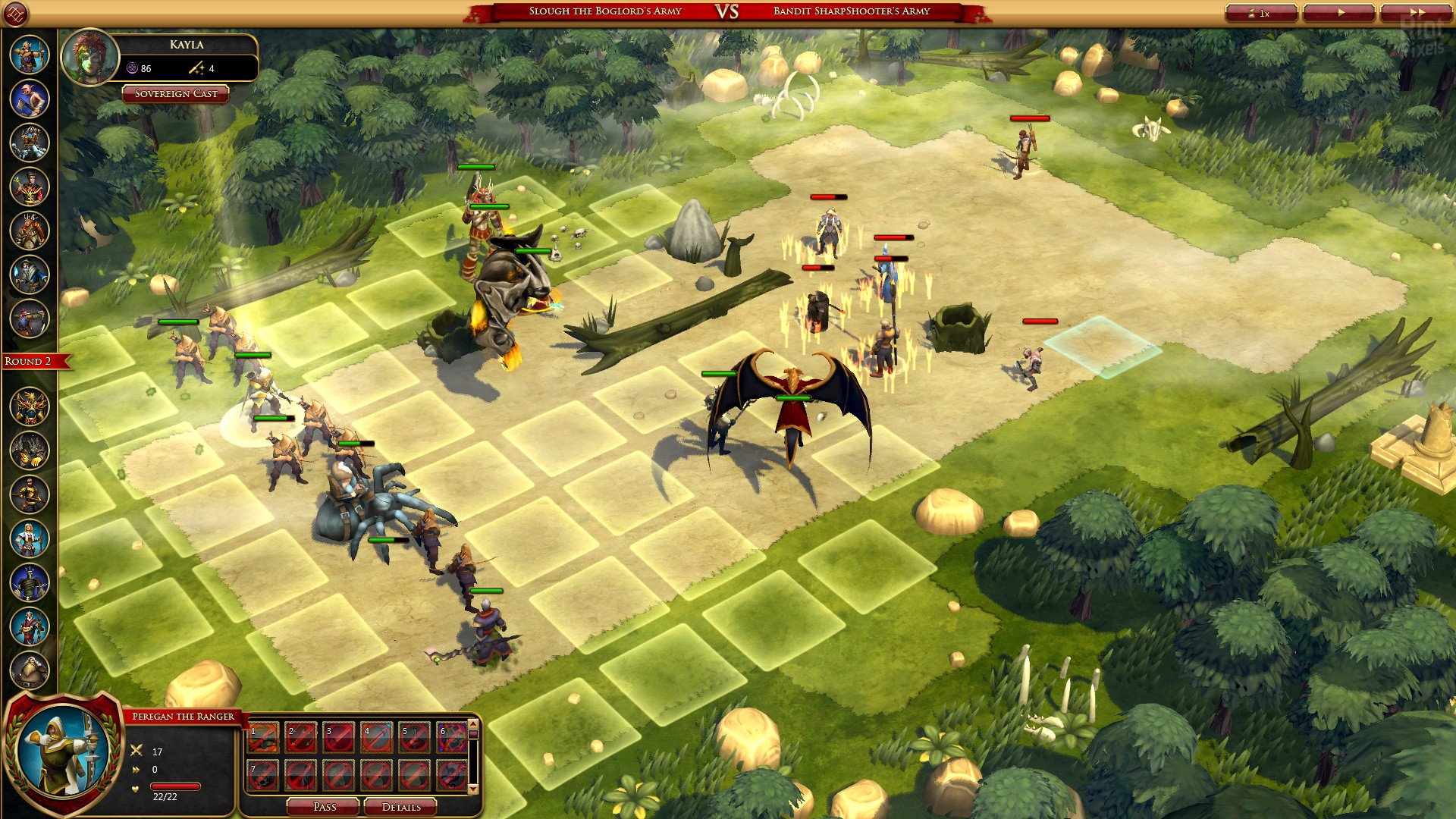Pass the current unit's turn

pyautogui.click(x=324, y=806)
